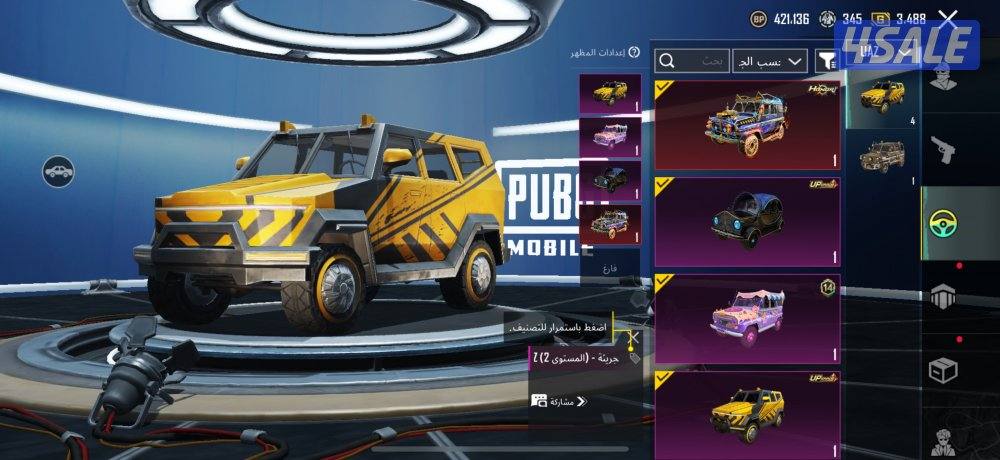Open the hexagon crate category tab

(945, 297)
